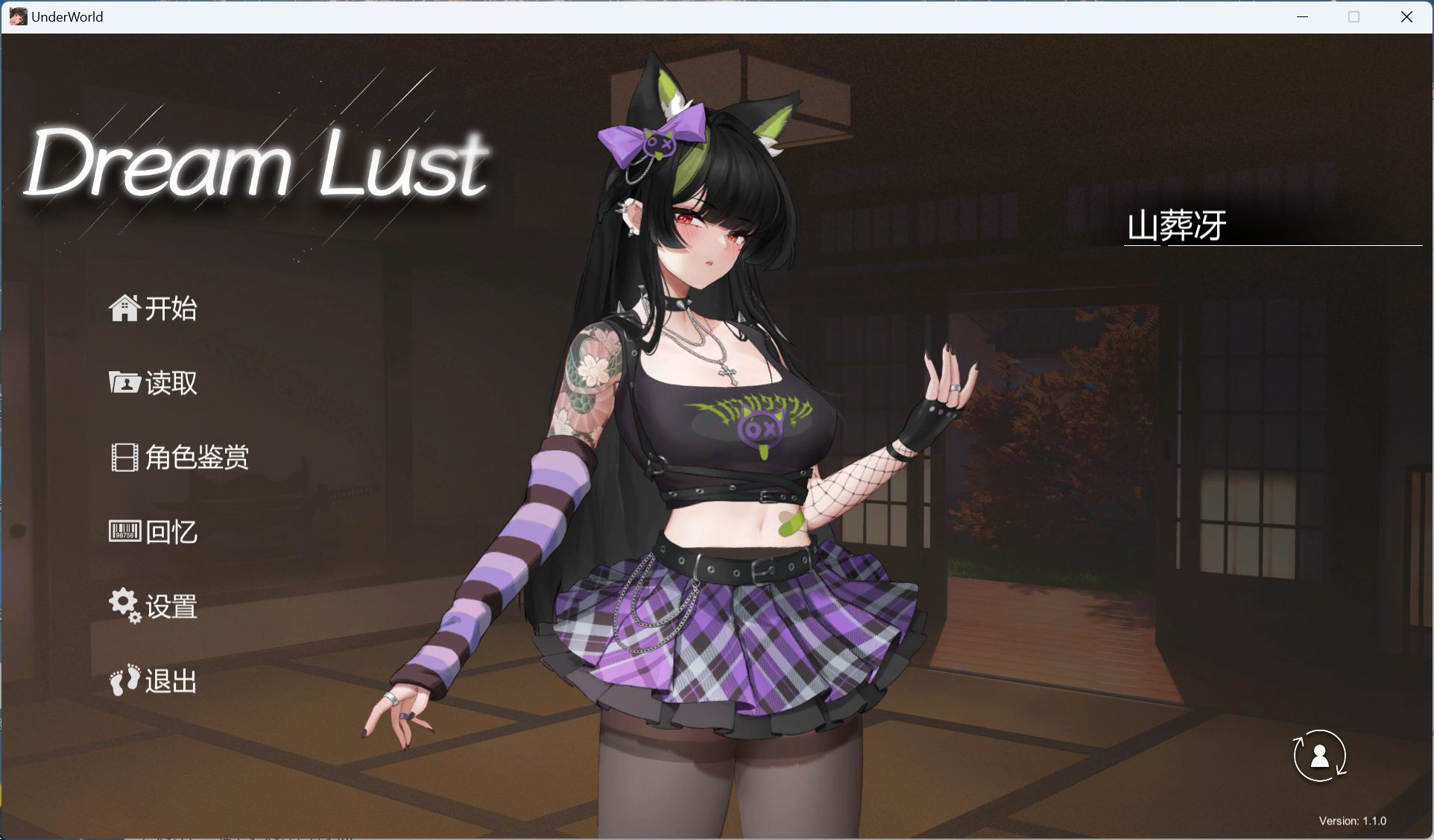Select the home icon beside 开始

click(124, 308)
